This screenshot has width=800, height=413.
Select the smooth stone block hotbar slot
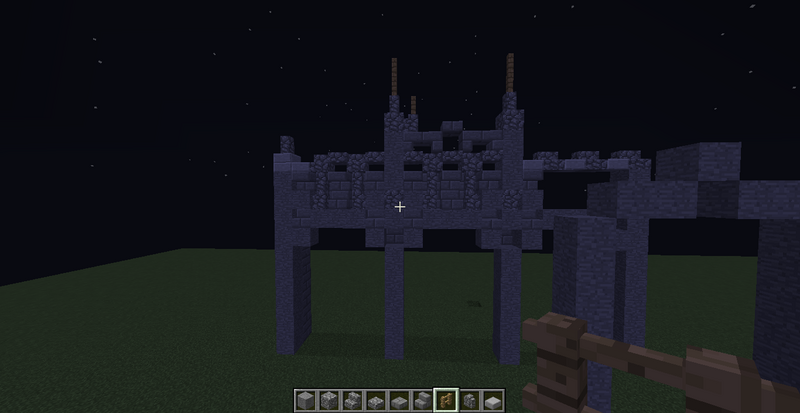(305, 399)
